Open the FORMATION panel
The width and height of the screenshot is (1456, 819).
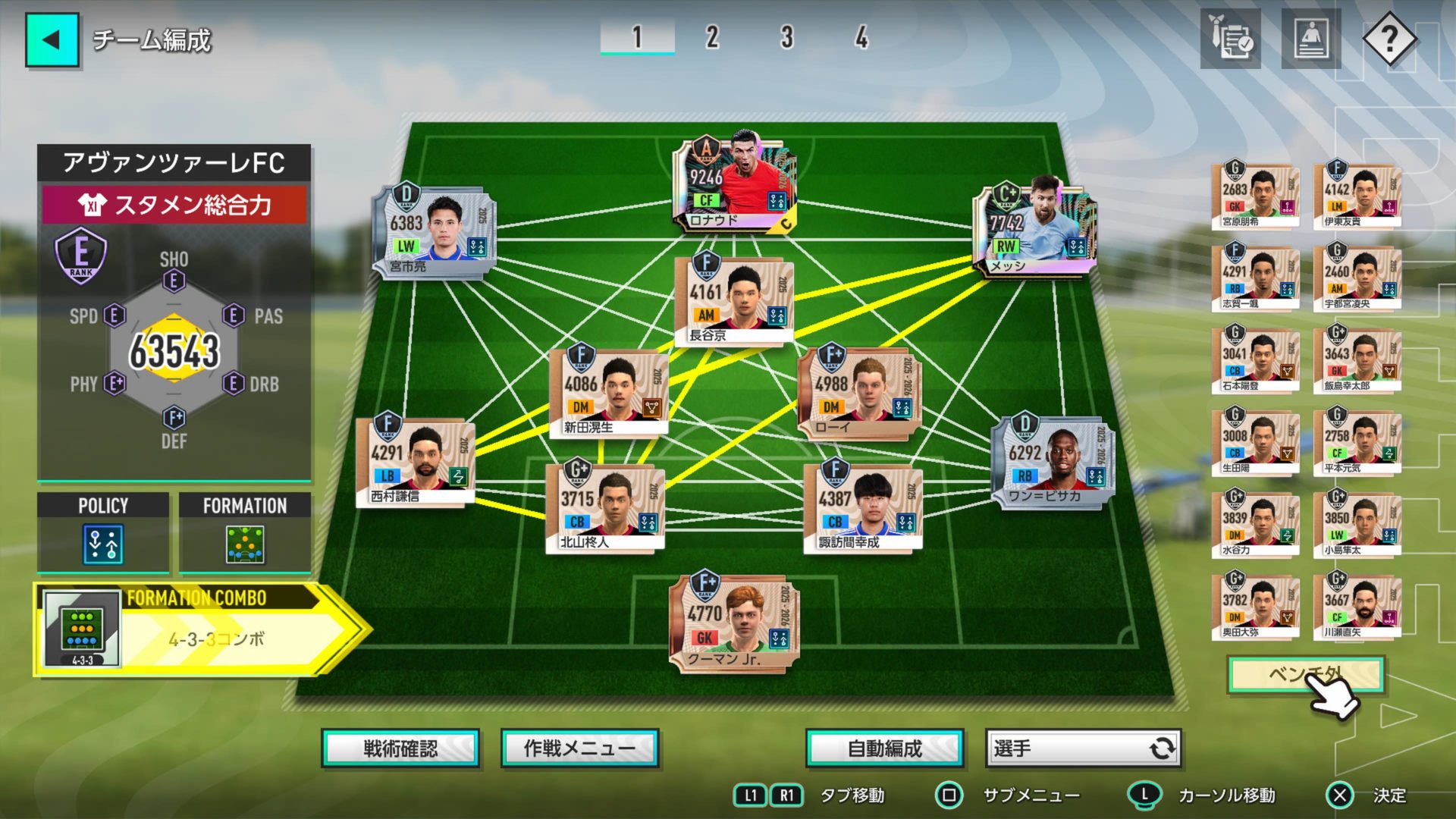coord(245,532)
